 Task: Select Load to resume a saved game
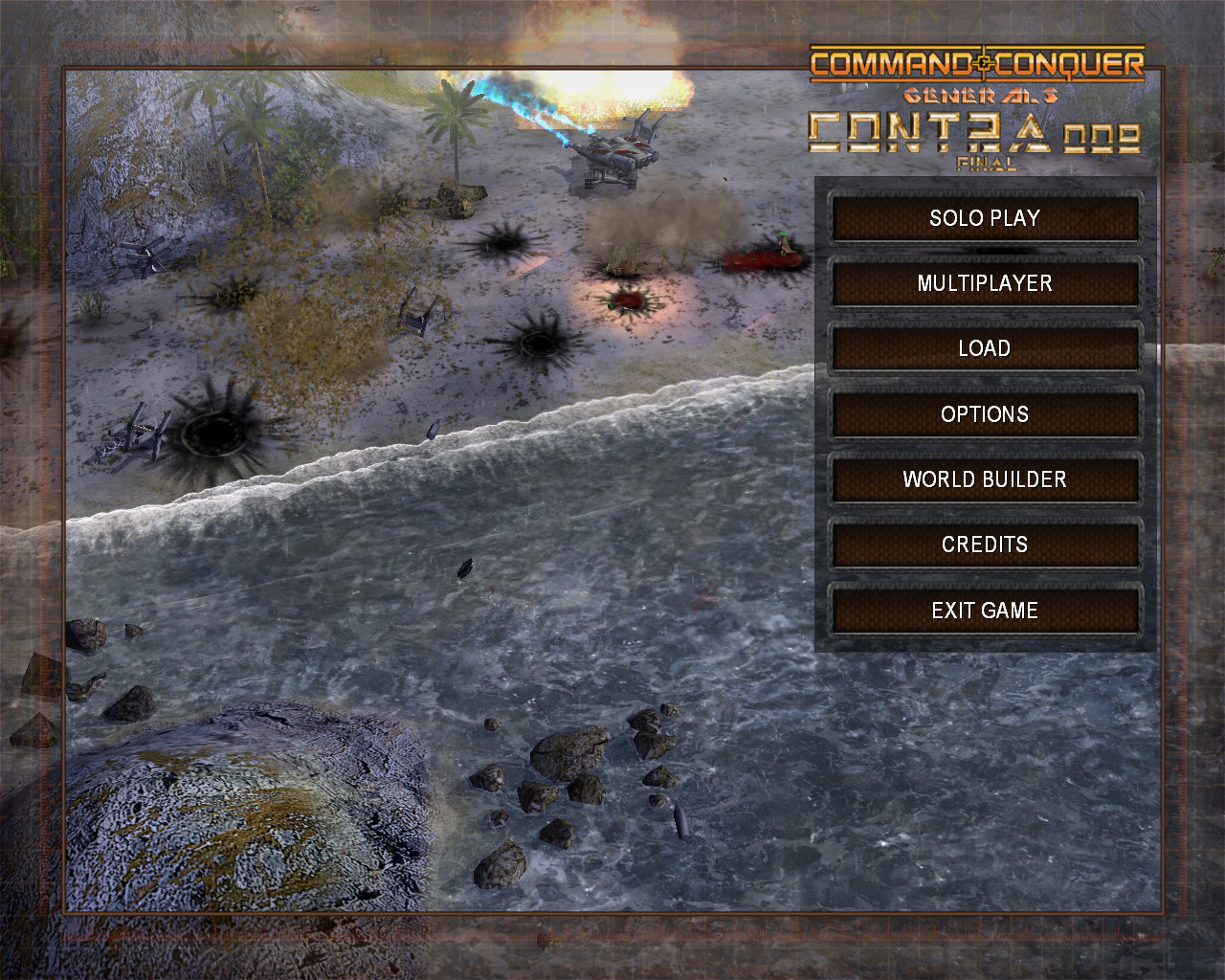[x=985, y=348]
